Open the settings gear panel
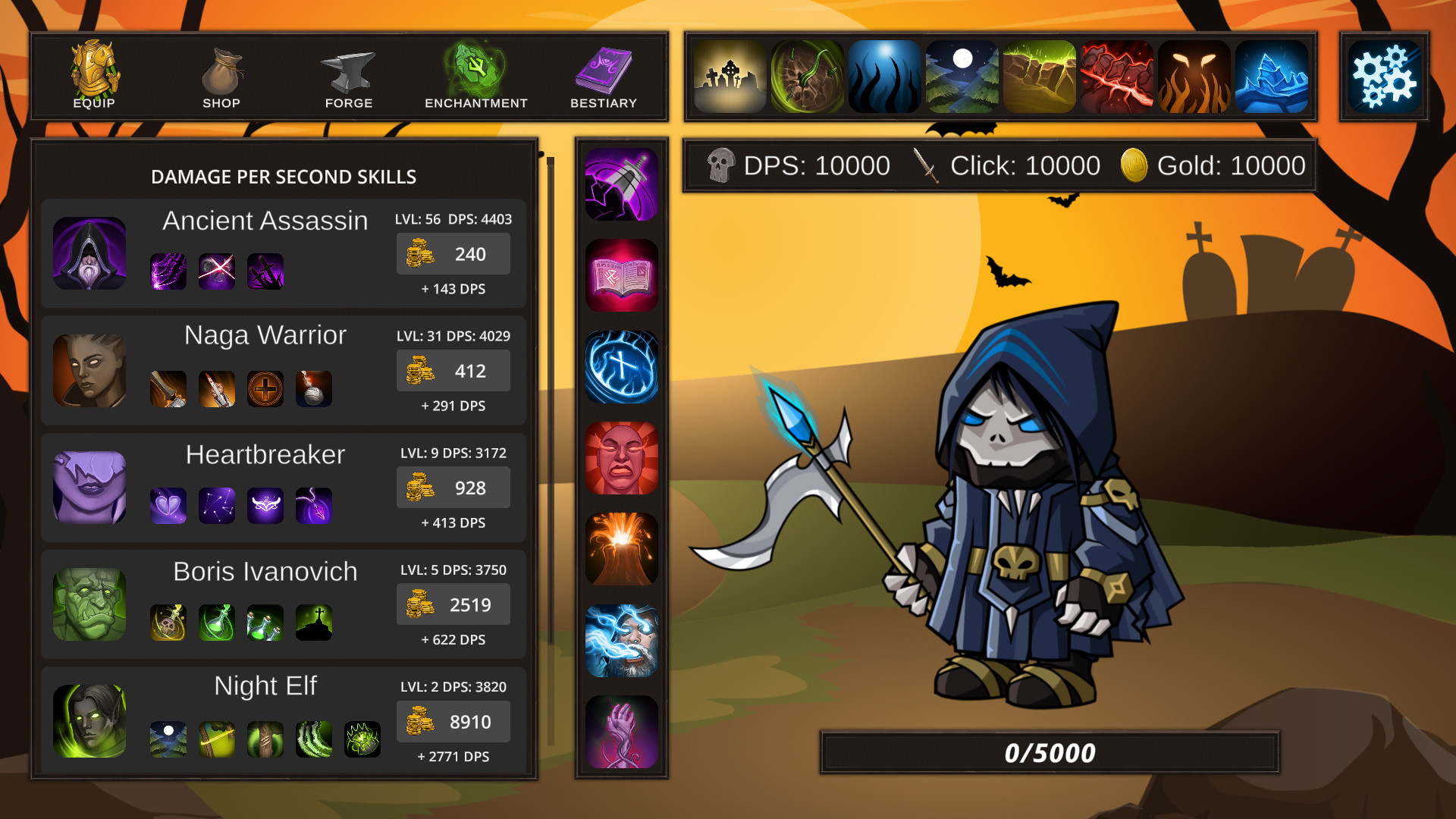 click(x=1383, y=76)
